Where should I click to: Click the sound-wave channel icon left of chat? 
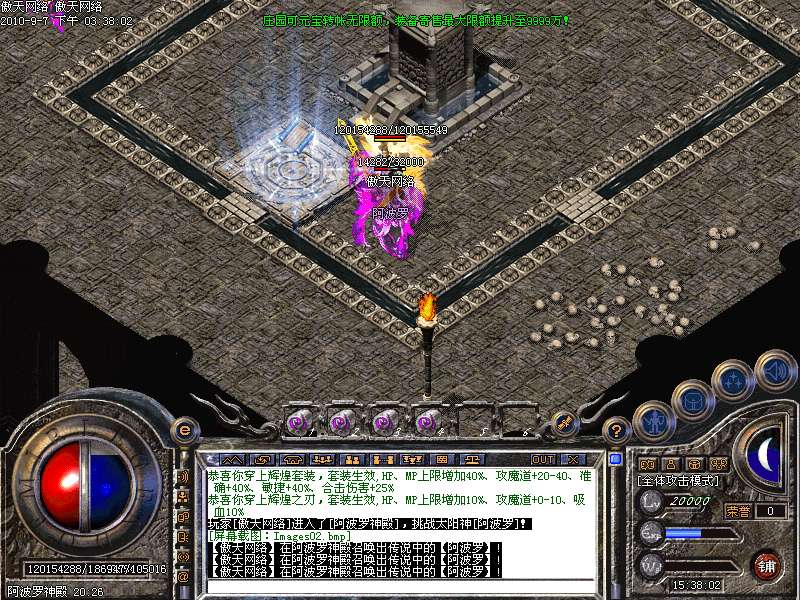[183, 477]
